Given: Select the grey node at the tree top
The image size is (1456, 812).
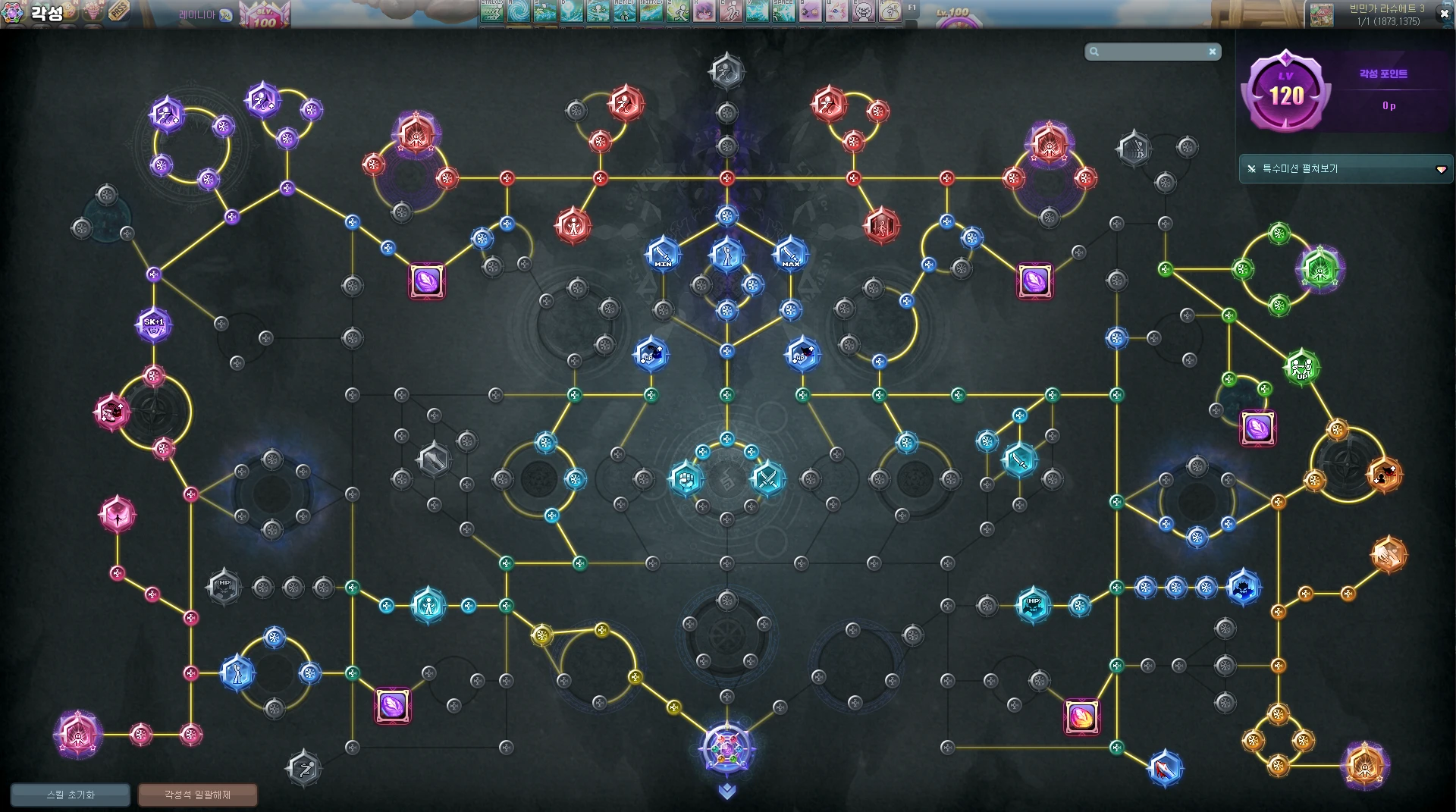Looking at the screenshot, I should [x=726, y=71].
